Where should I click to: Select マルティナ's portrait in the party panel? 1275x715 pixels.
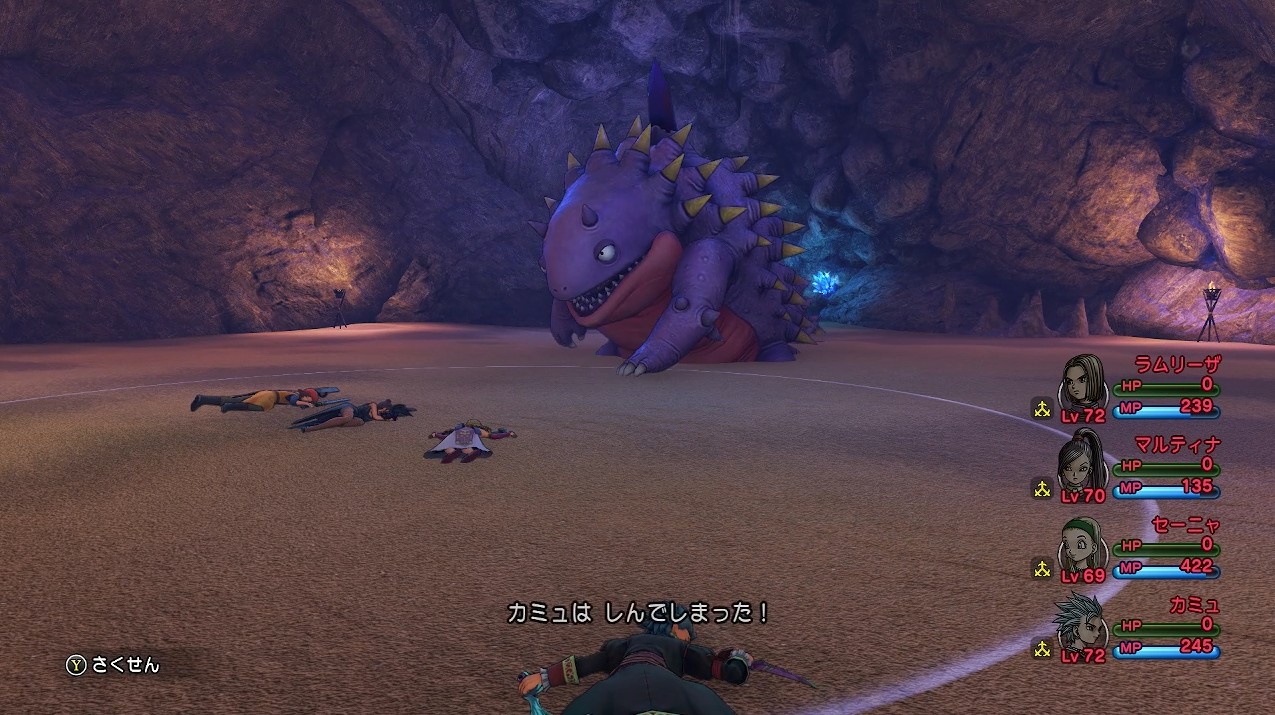(x=1083, y=462)
